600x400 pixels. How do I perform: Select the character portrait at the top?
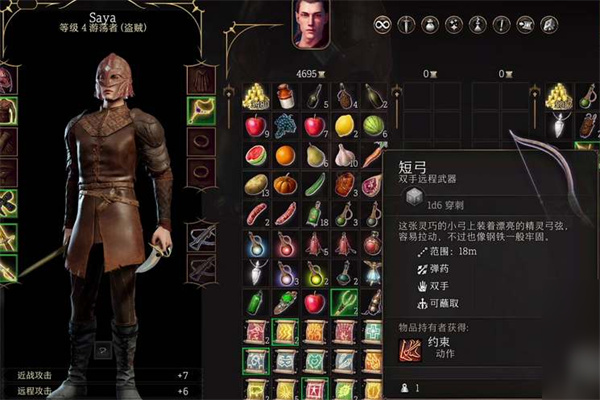click(x=311, y=24)
